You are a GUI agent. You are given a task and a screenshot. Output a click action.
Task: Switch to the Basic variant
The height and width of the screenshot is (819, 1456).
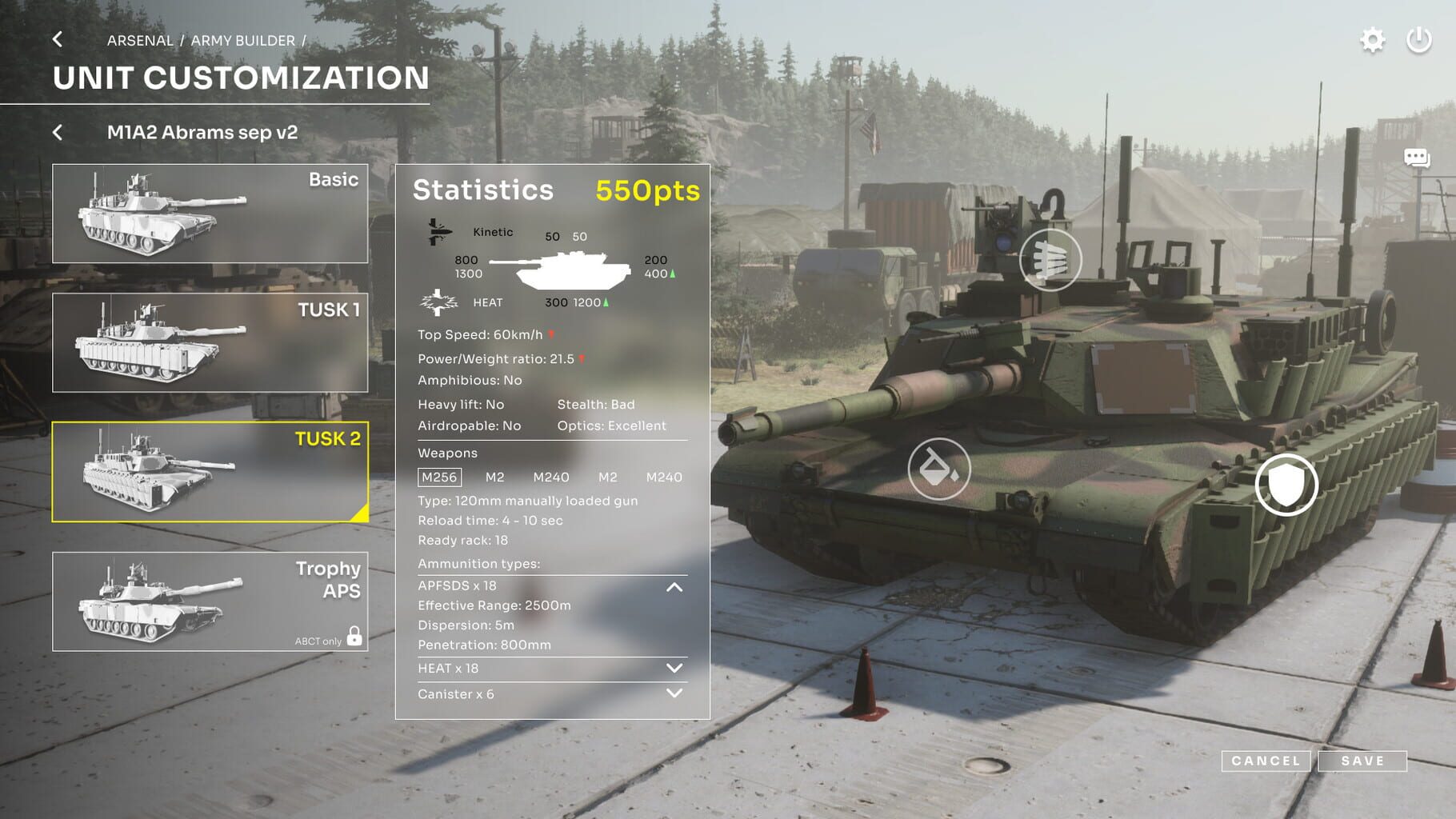(210, 212)
